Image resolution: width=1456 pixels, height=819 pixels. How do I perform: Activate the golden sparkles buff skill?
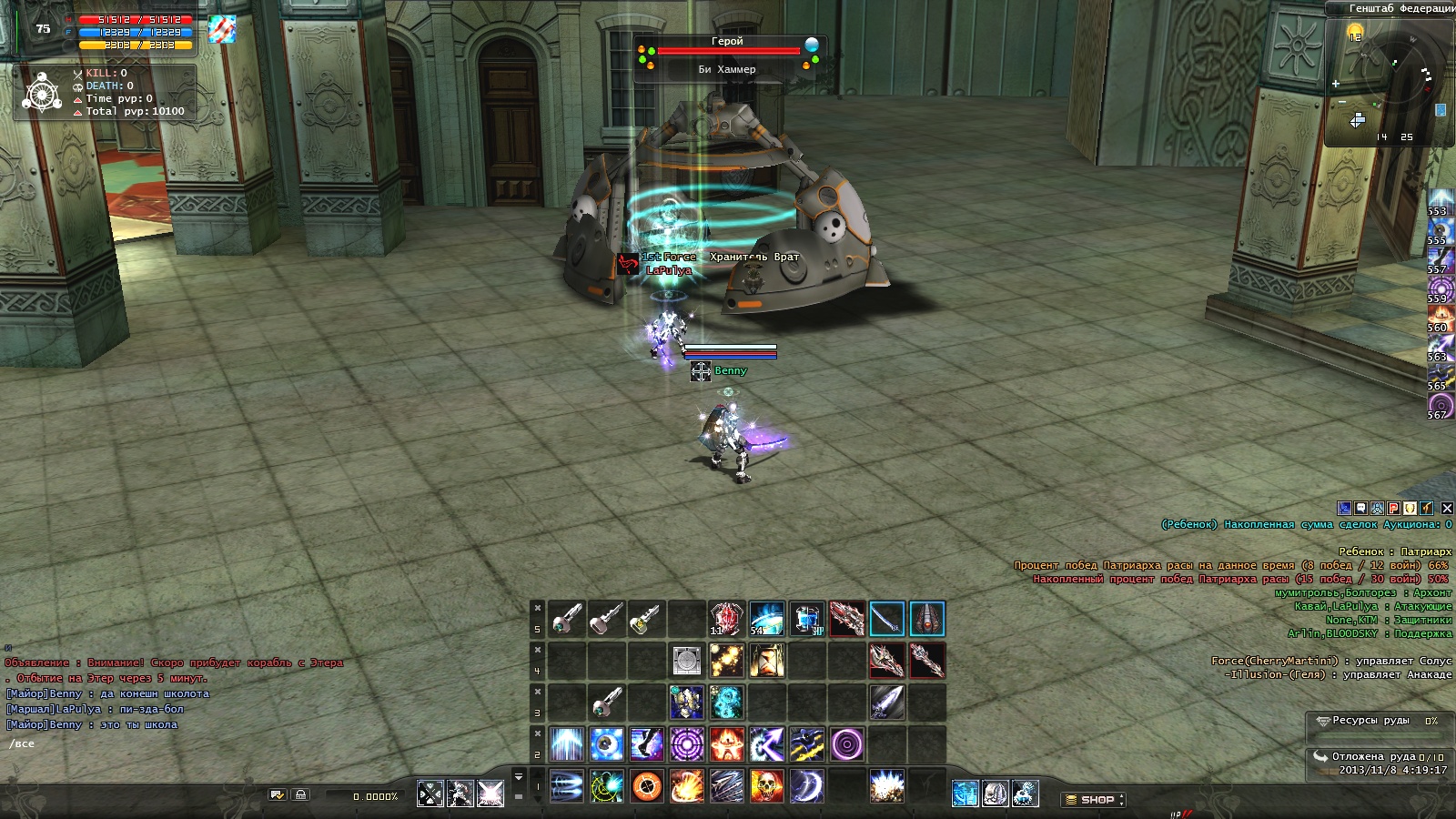coord(726,661)
